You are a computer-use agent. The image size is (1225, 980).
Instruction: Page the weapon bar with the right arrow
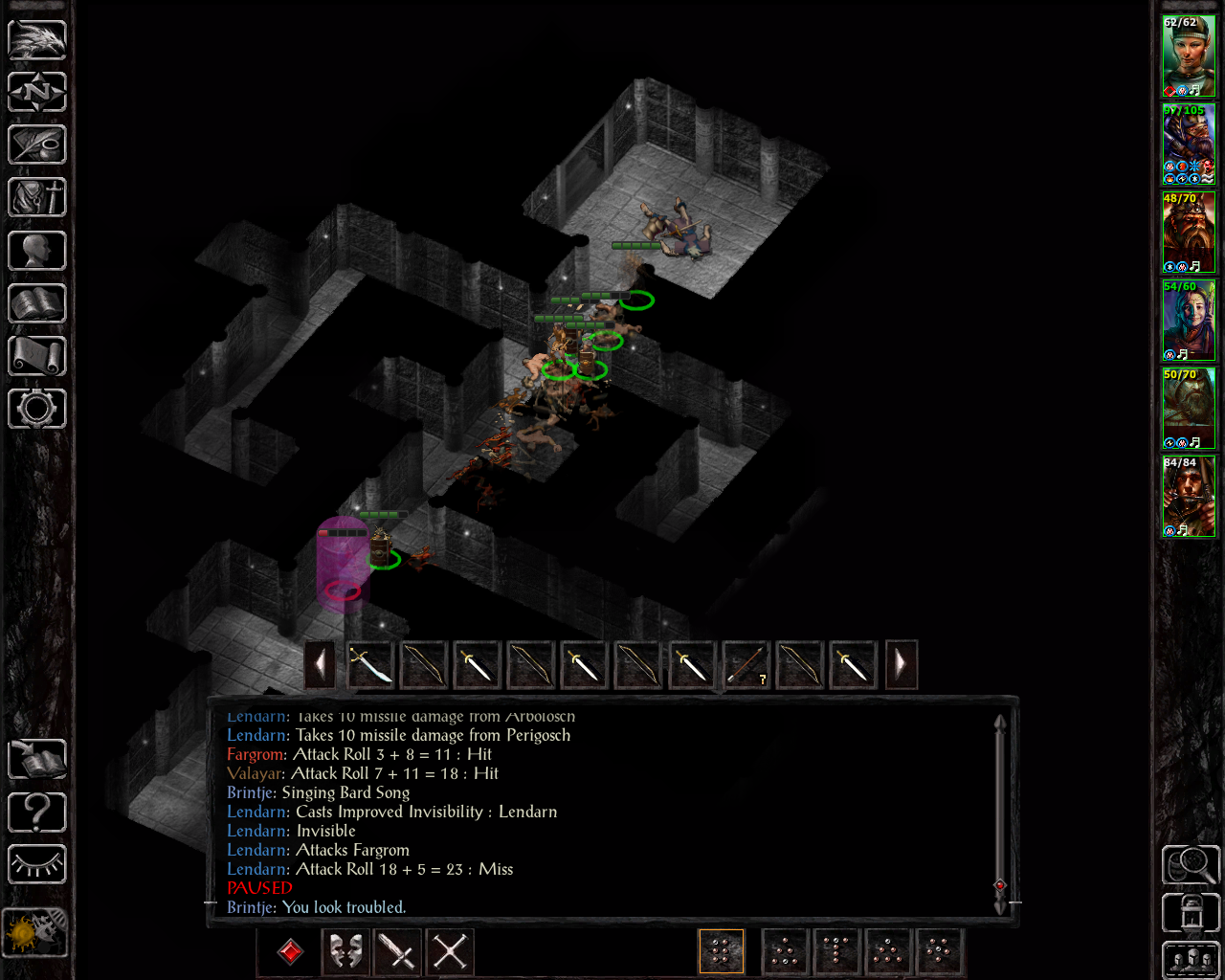click(901, 664)
